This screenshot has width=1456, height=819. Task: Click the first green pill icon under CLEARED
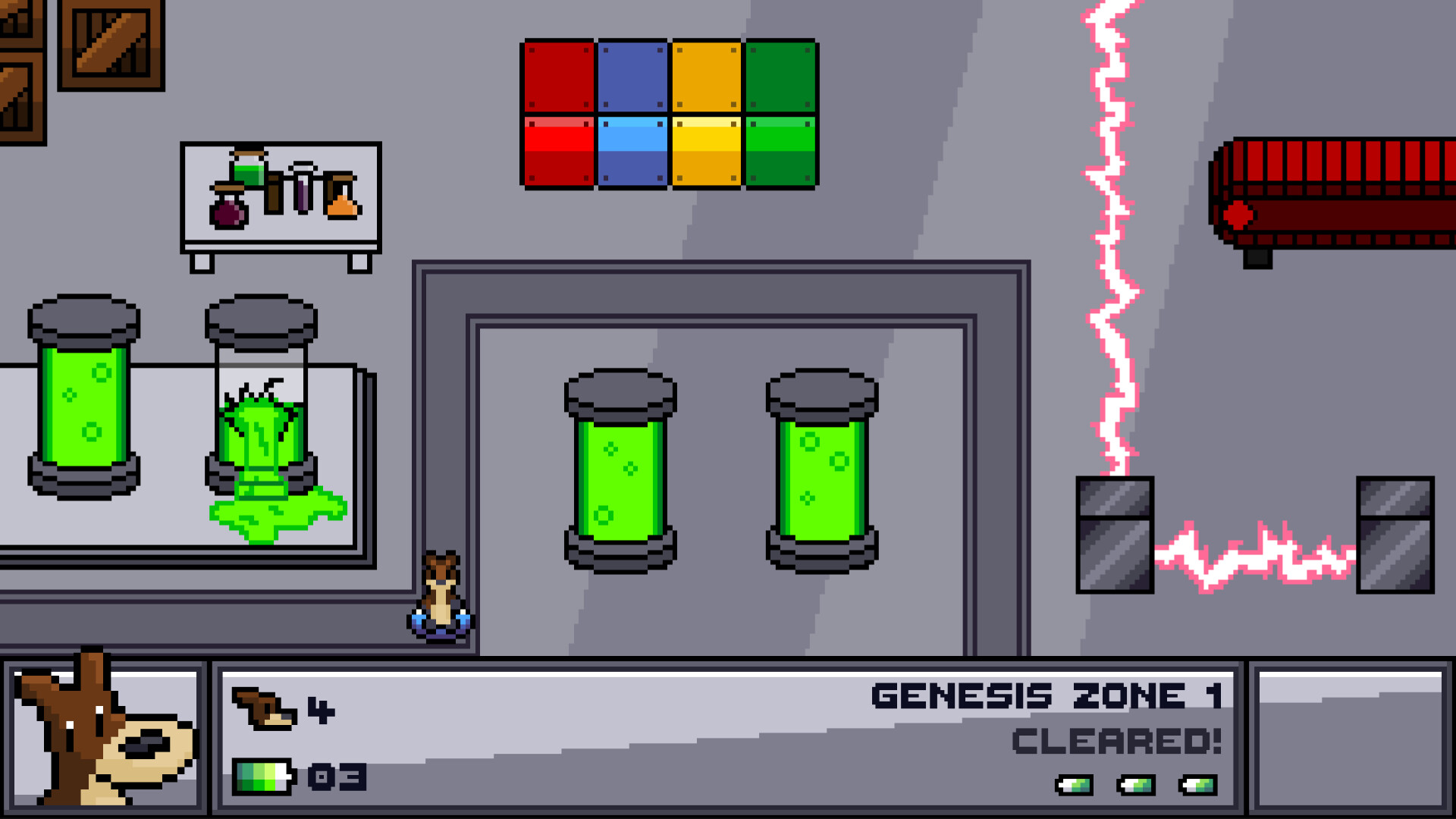[1077, 786]
